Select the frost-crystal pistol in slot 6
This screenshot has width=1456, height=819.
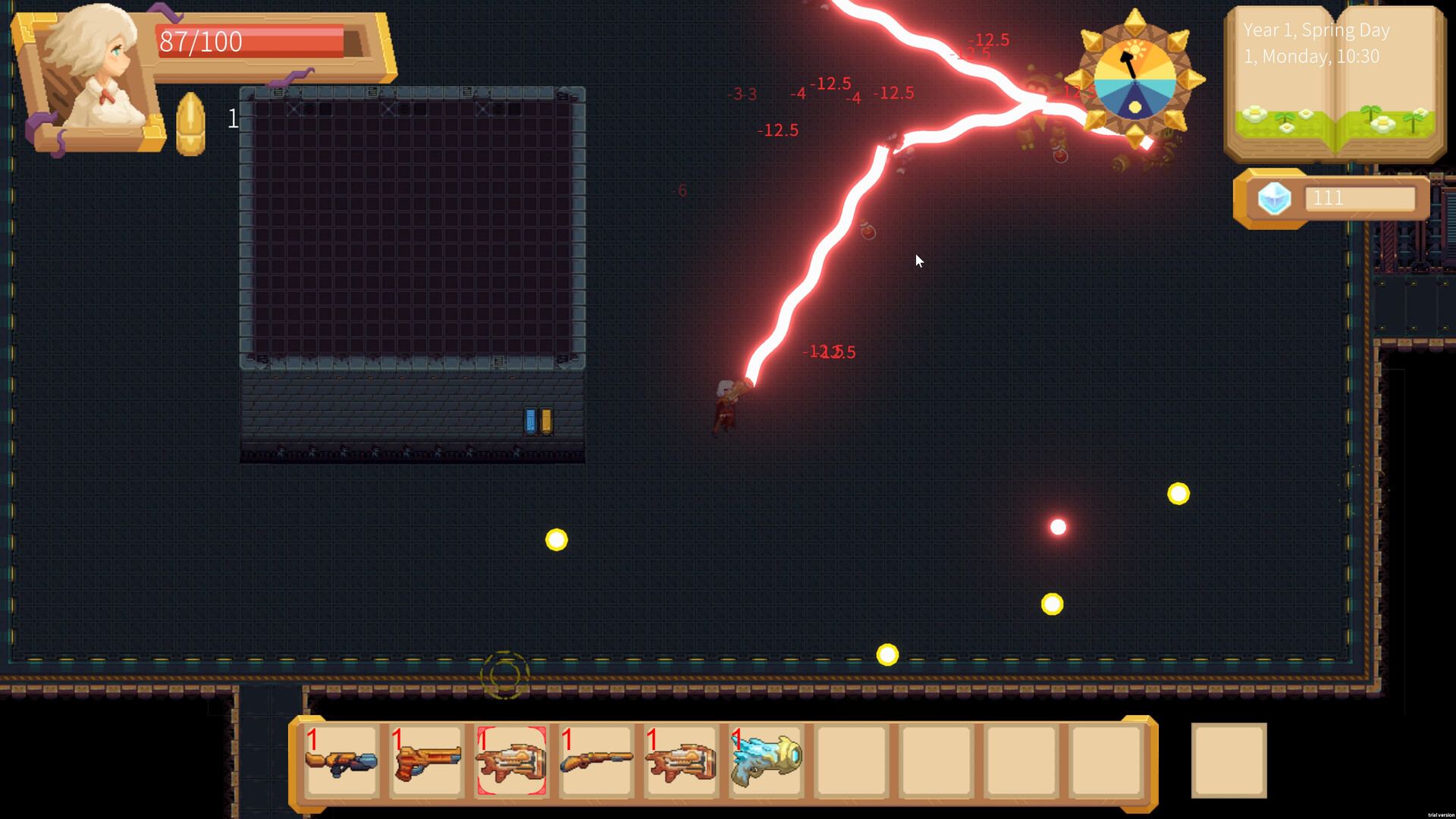point(766,761)
